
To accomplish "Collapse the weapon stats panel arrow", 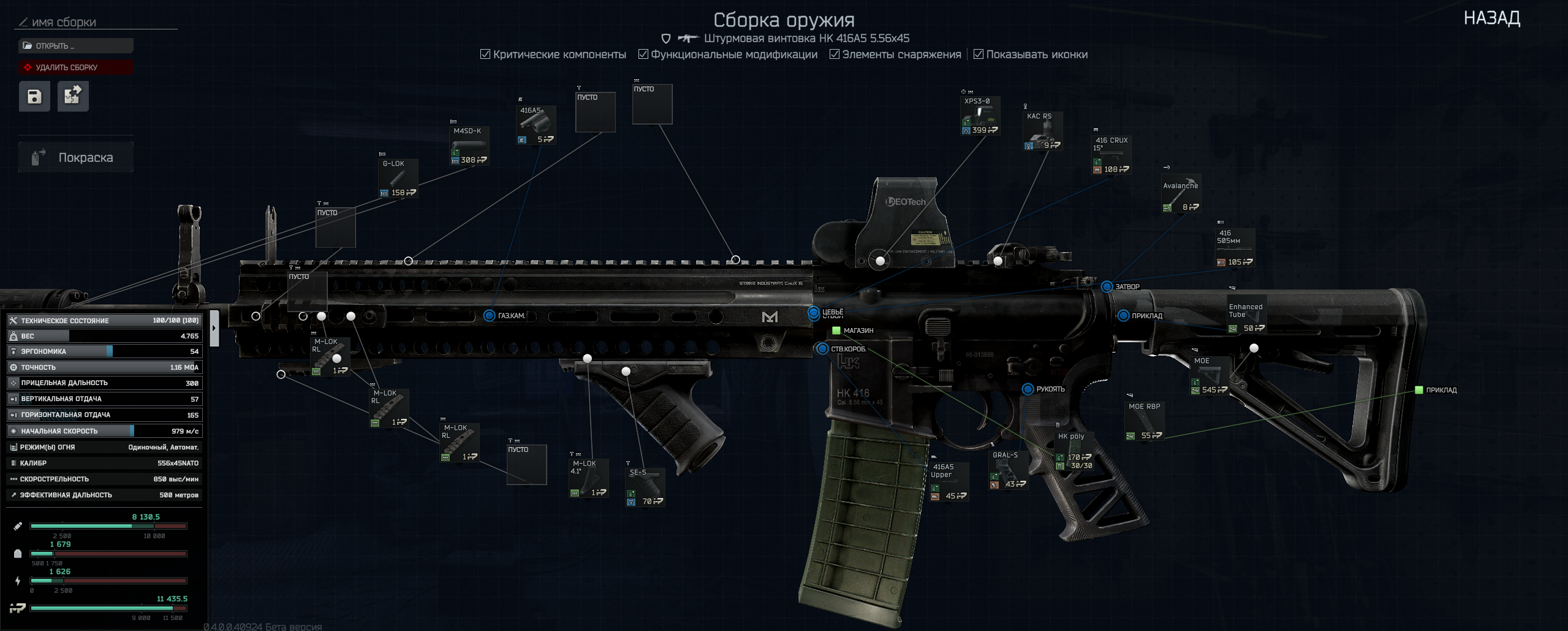I will [214, 328].
